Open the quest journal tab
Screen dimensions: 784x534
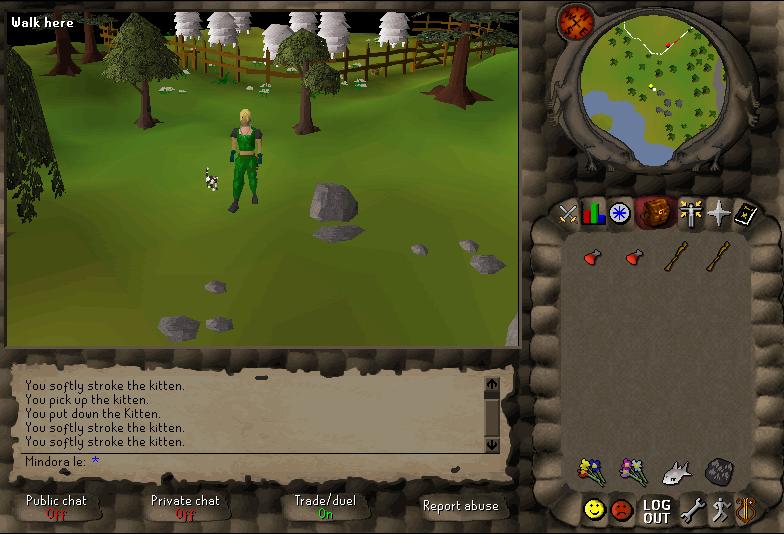pos(620,213)
